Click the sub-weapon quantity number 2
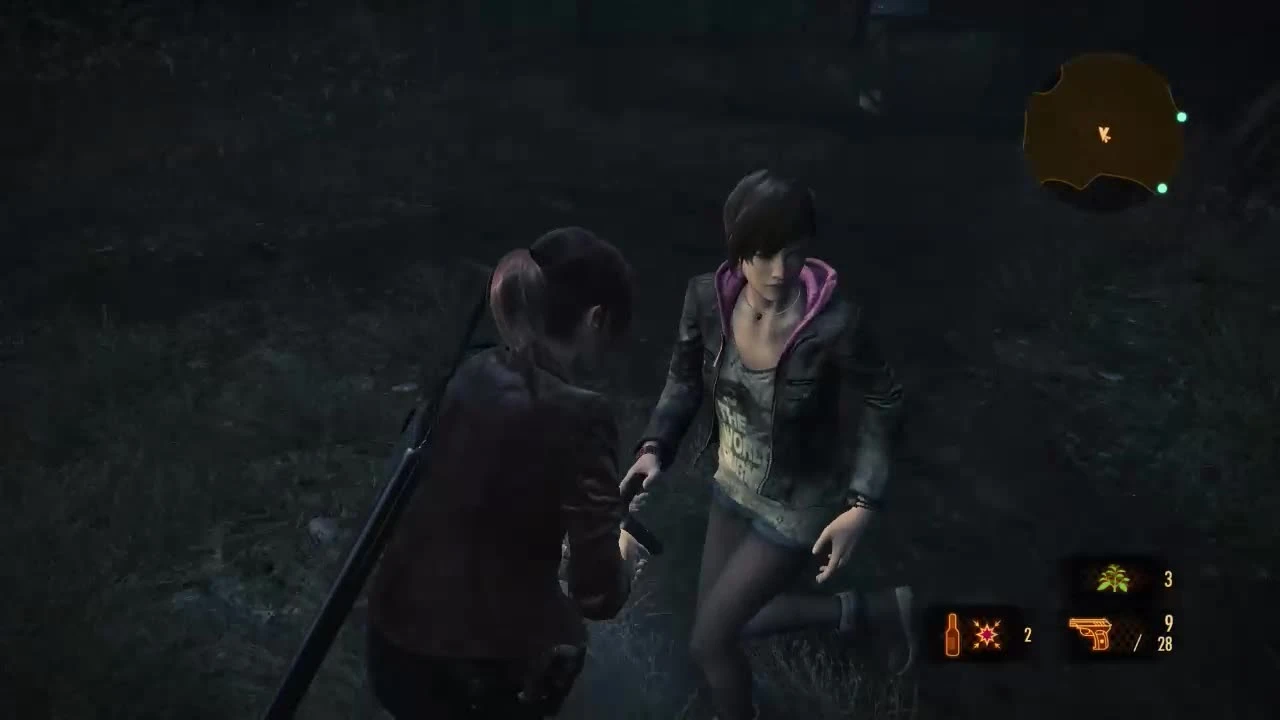 [x=1026, y=633]
